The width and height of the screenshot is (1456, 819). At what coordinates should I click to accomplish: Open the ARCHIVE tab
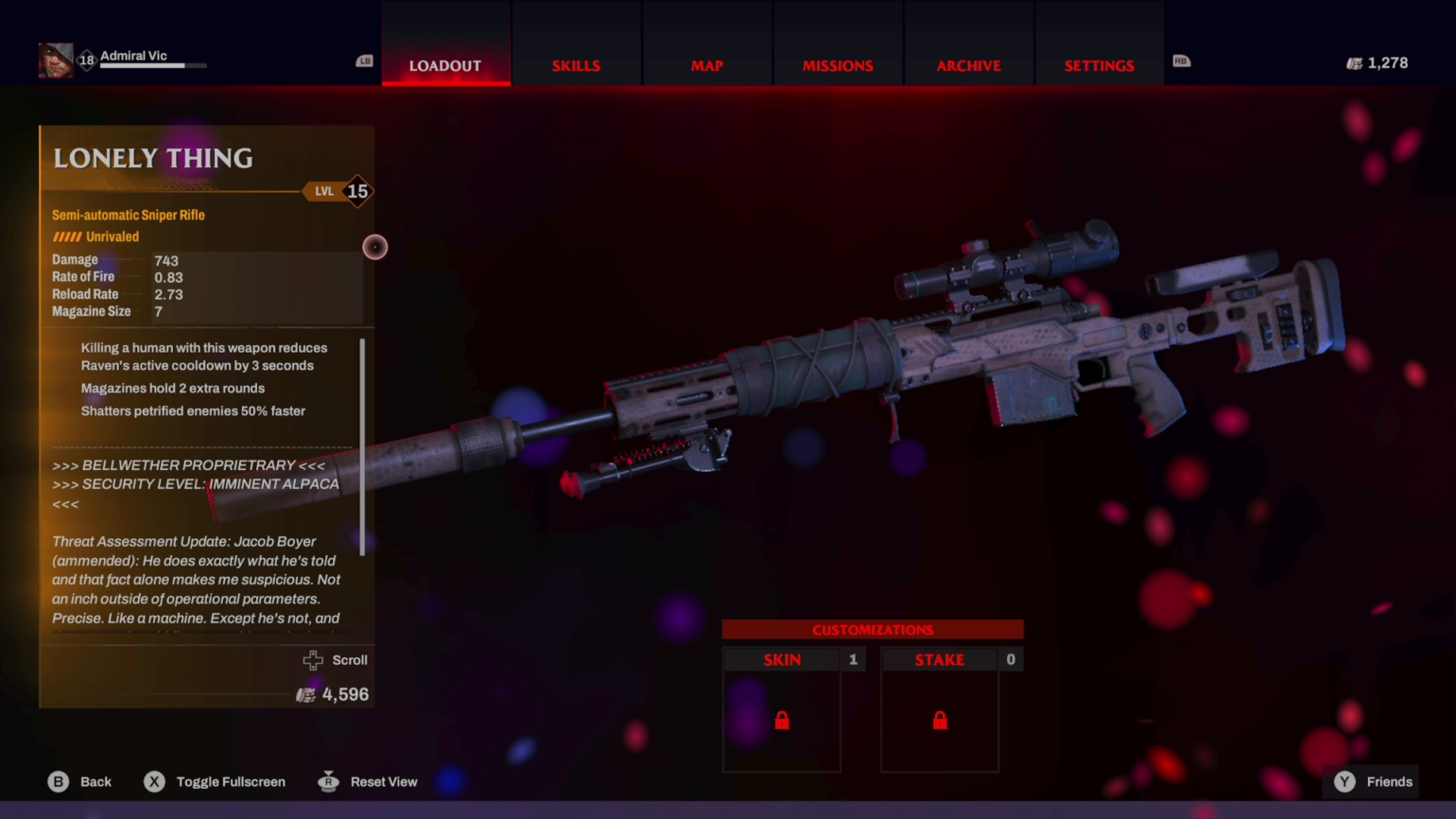point(968,65)
